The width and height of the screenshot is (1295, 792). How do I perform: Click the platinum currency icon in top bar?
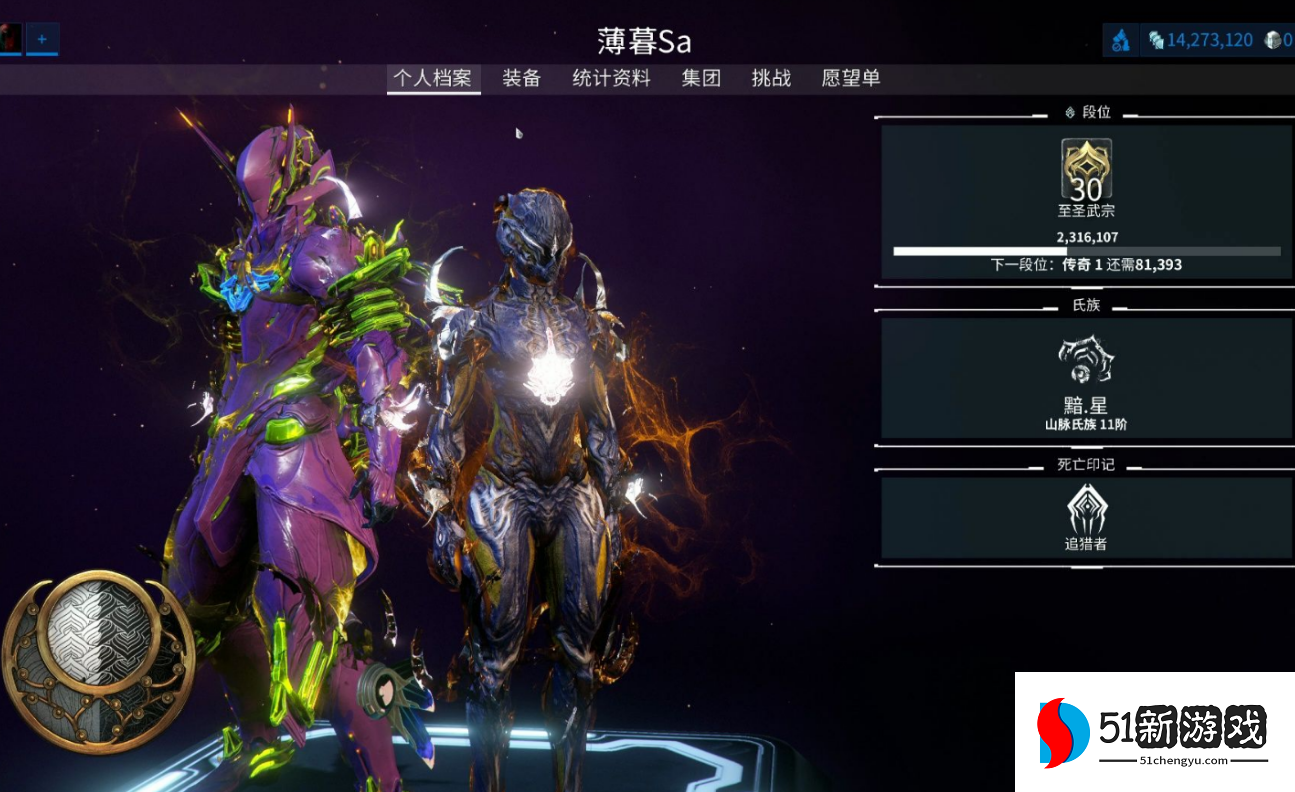1154,38
